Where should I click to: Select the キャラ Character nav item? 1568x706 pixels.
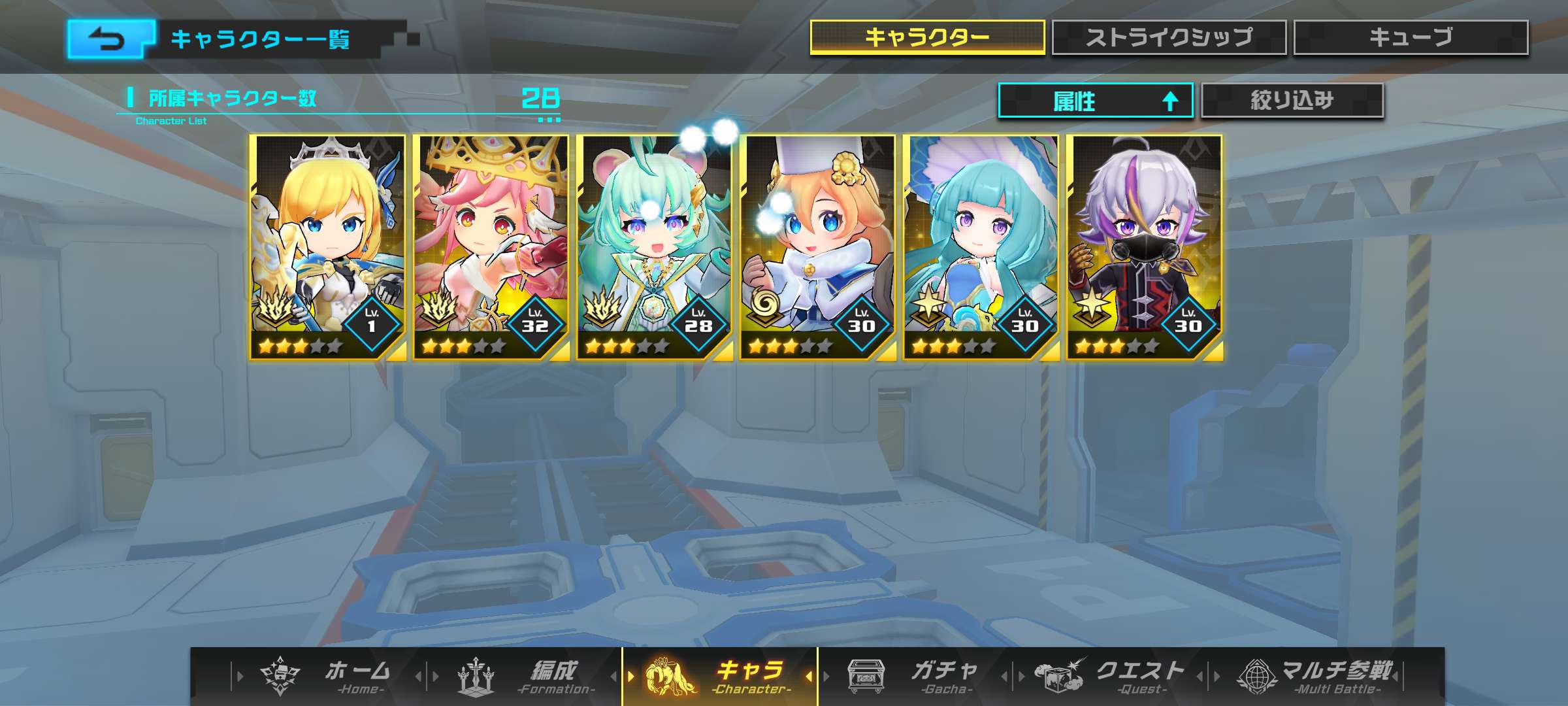coord(720,676)
